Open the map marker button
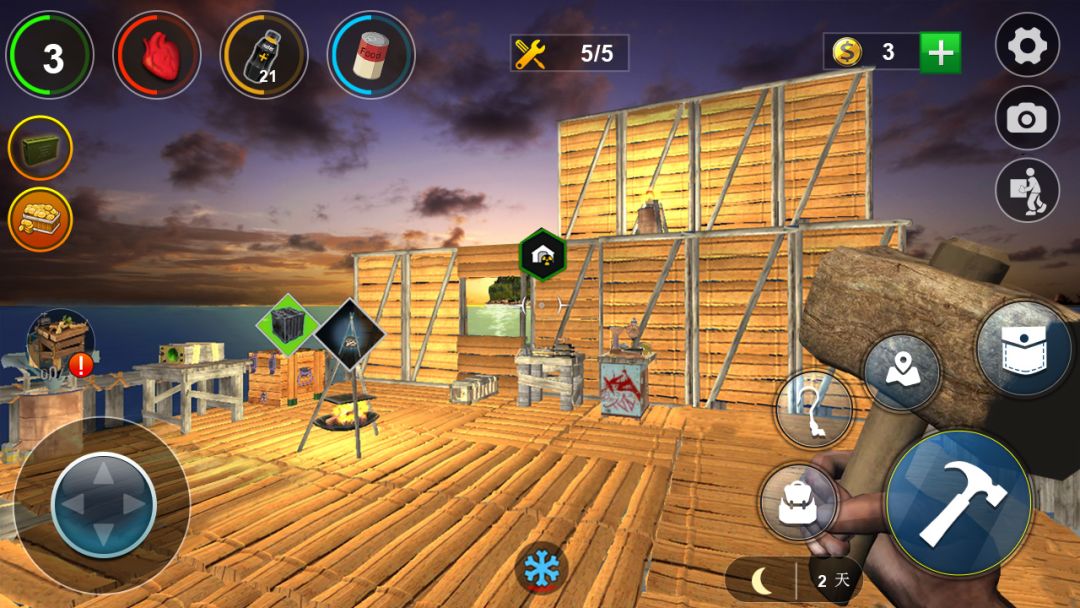This screenshot has height=608, width=1080. [901, 372]
